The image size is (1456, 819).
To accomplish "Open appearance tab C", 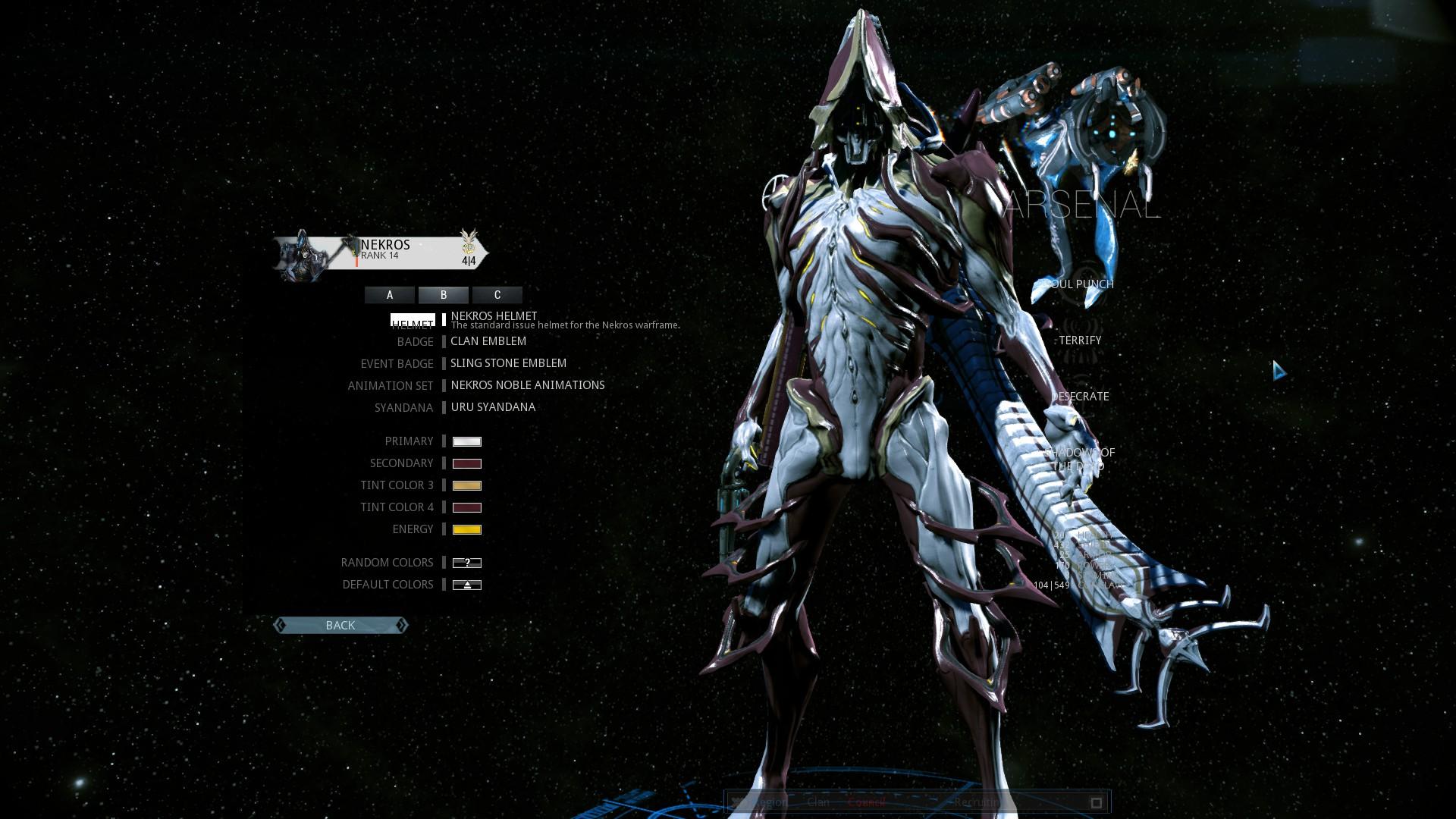I will 497,295.
